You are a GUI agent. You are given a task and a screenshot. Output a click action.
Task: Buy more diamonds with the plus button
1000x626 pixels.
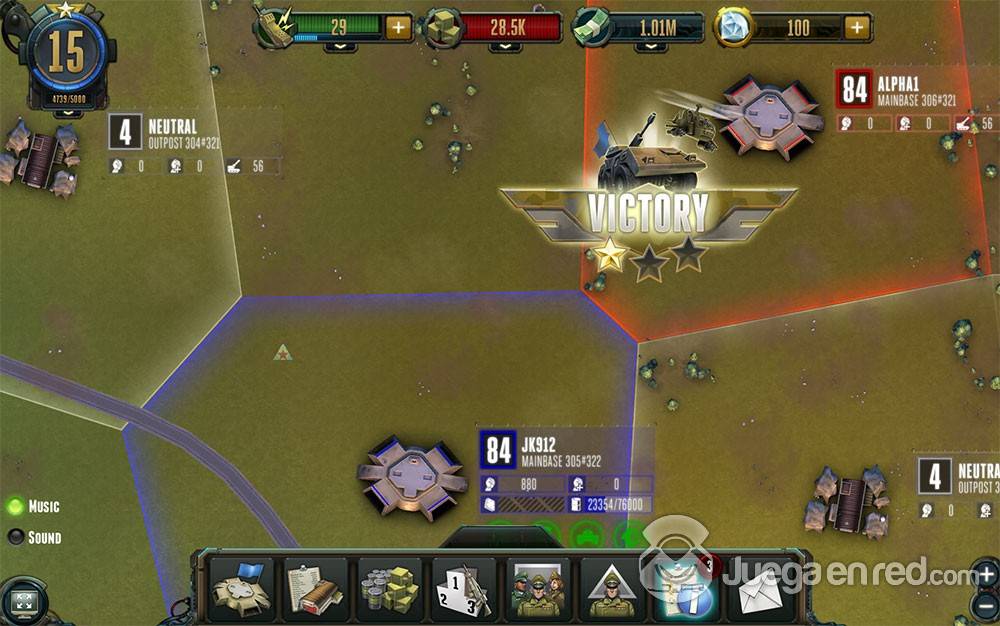[x=857, y=27]
